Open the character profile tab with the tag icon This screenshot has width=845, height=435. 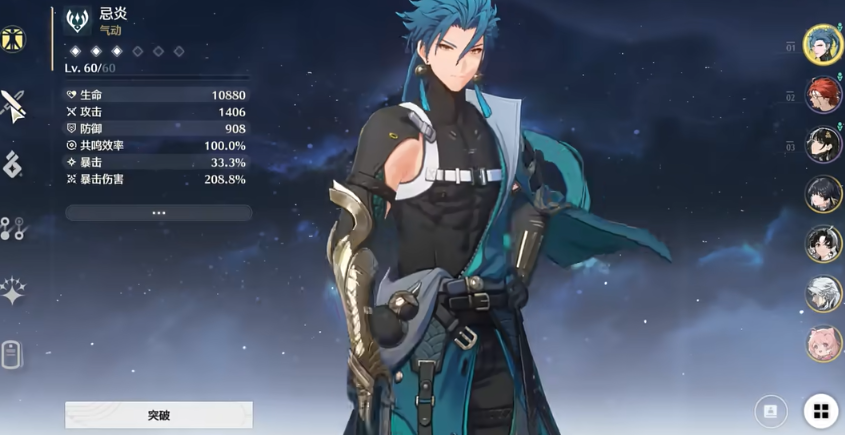pyautogui.click(x=13, y=354)
